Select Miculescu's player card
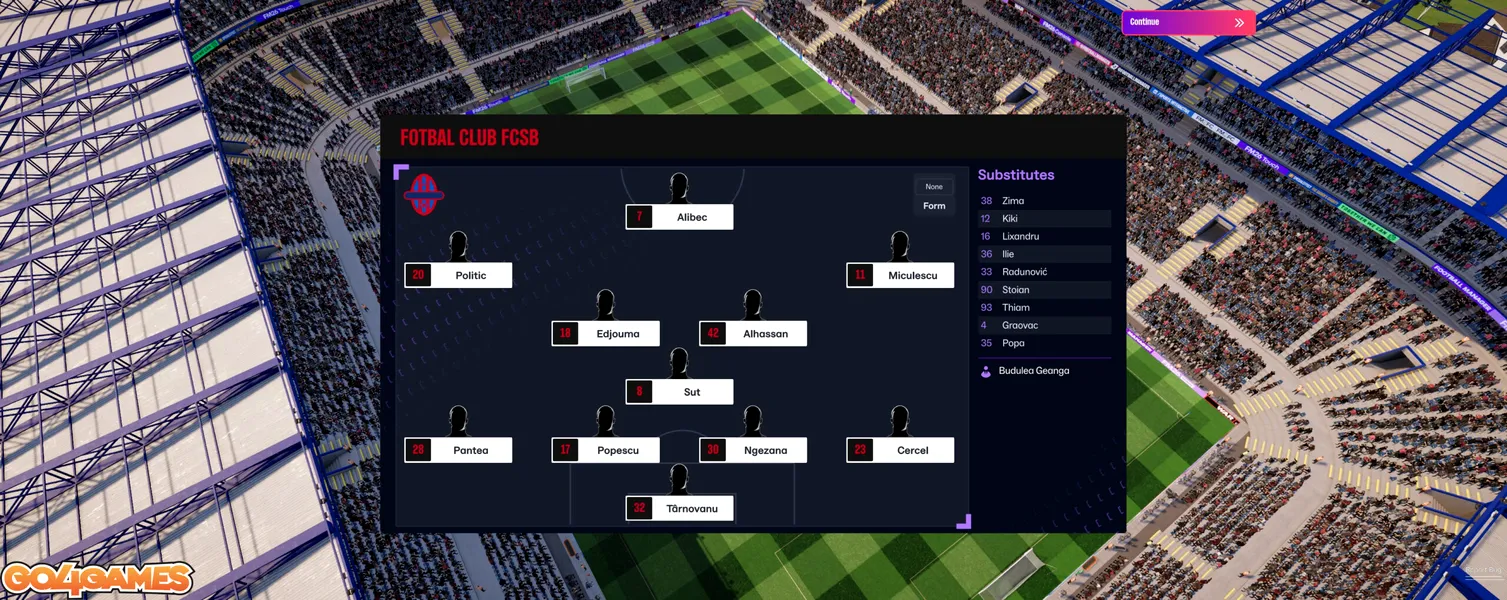This screenshot has width=1507, height=600. click(x=900, y=275)
